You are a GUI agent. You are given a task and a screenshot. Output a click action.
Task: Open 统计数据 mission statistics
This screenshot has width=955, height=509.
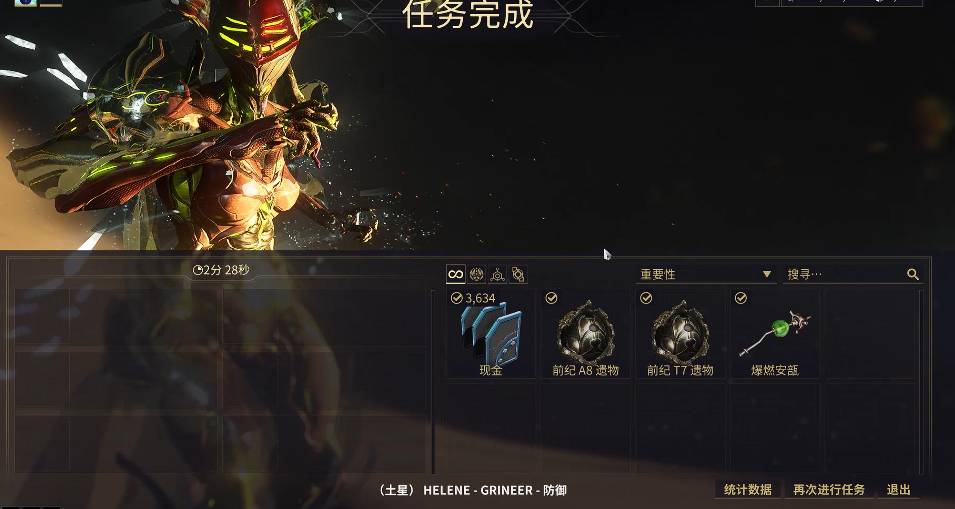click(x=748, y=490)
